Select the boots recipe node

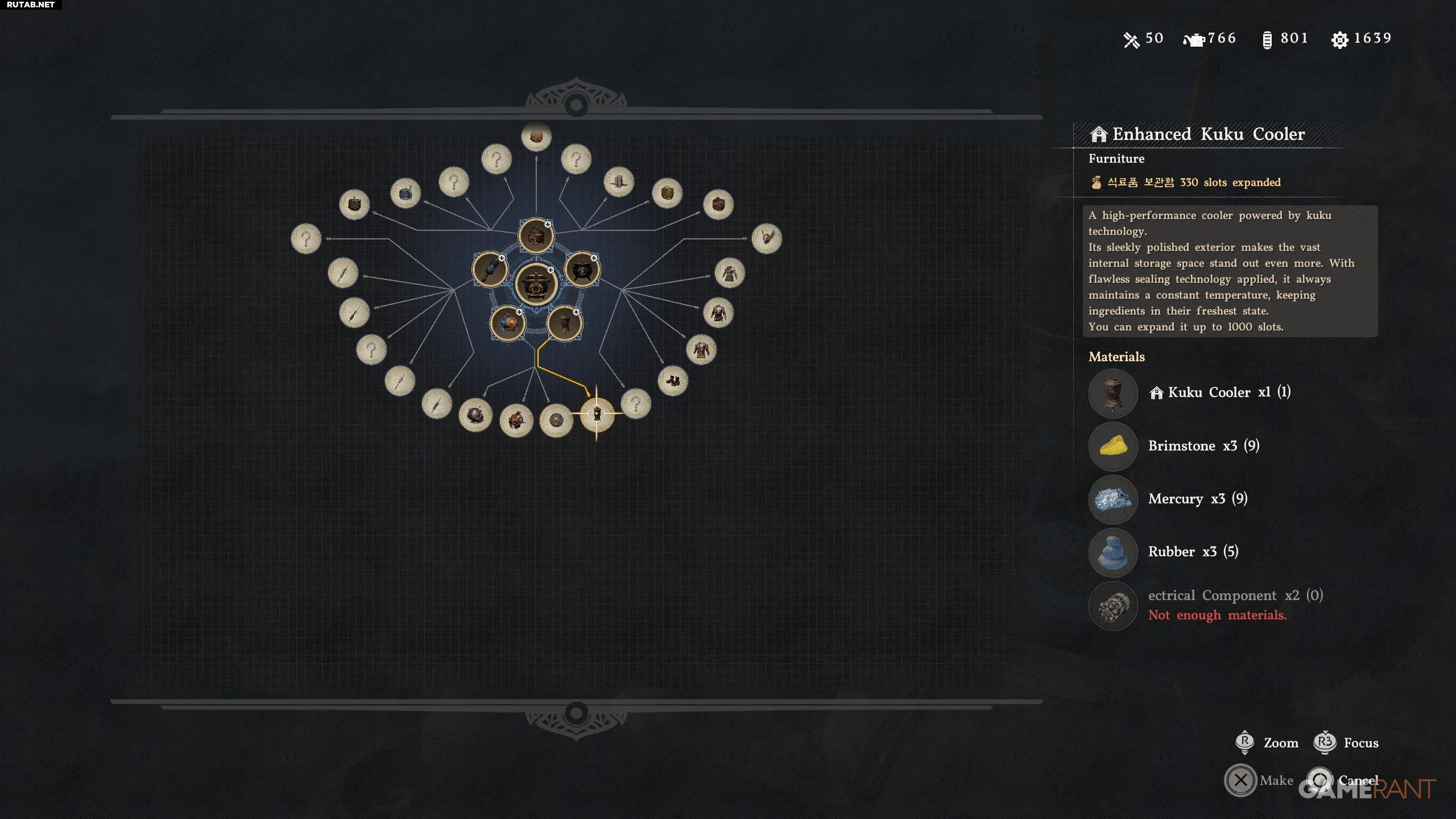[x=672, y=380]
